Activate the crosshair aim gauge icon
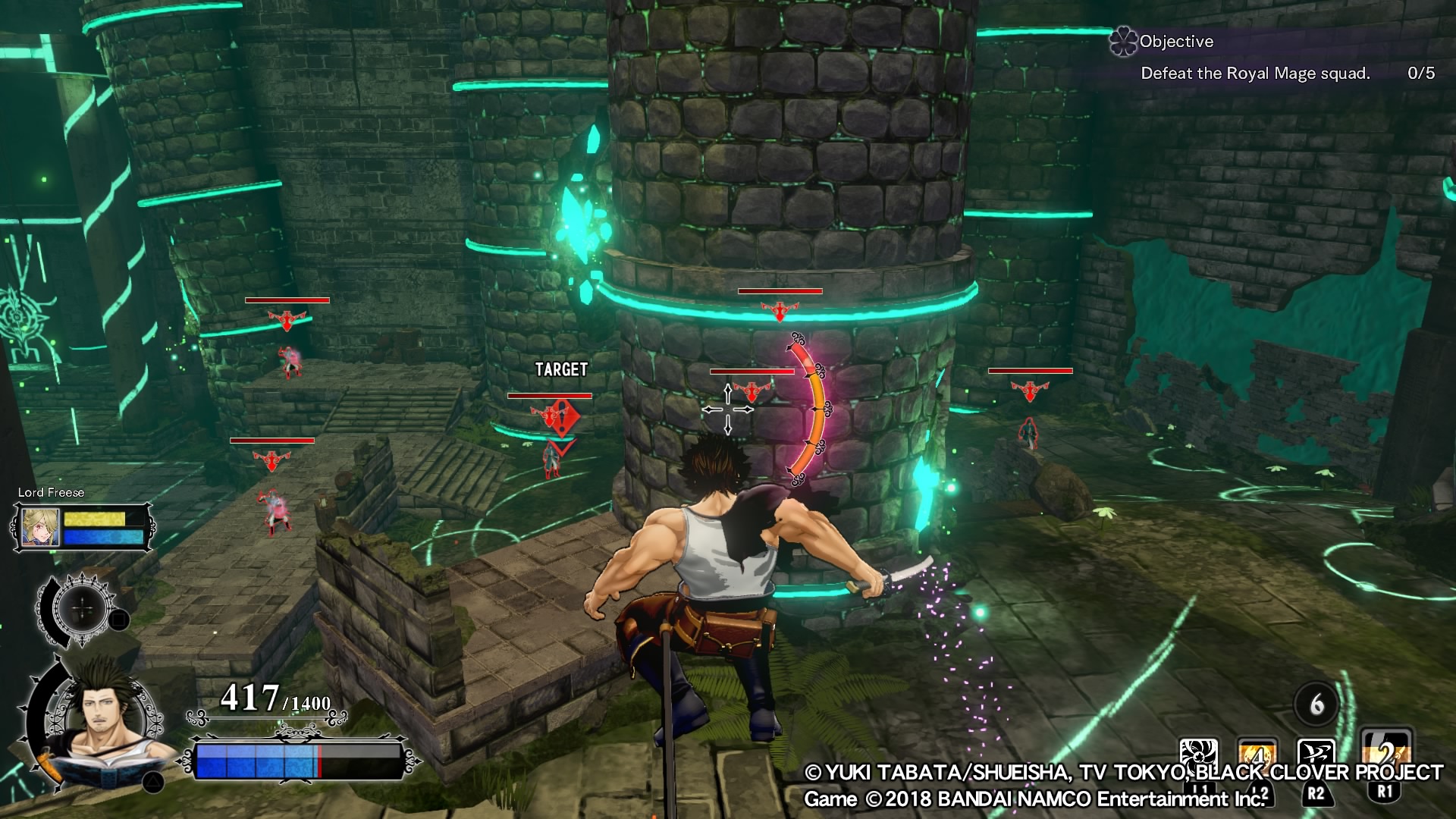The image size is (1456, 819). point(82,609)
